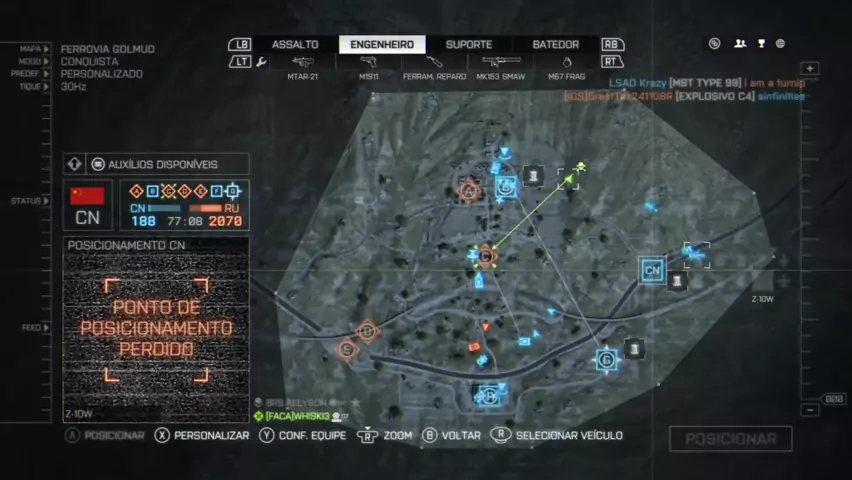The image size is (852, 480).
Task: Select the M67 Frag grenade slot
Action: (x=567, y=67)
